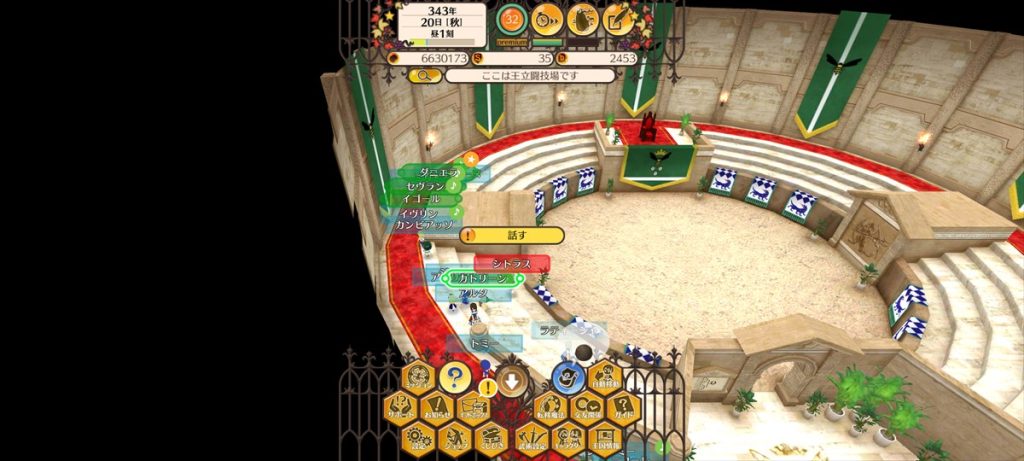The height and width of the screenshot is (461, 1024).
Task: Open the 王国情報 kingdom info menu
Action: [x=605, y=438]
